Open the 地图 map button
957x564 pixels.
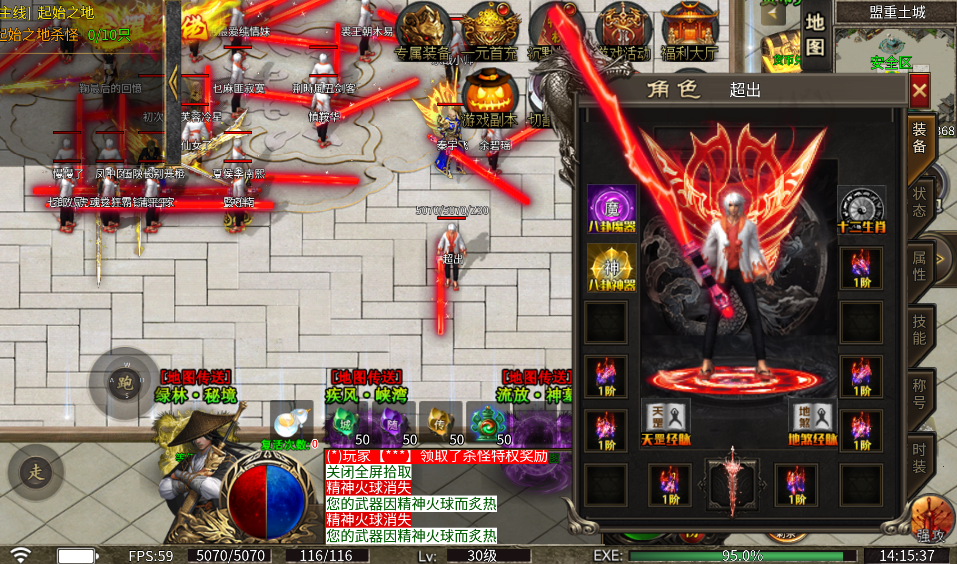point(815,33)
